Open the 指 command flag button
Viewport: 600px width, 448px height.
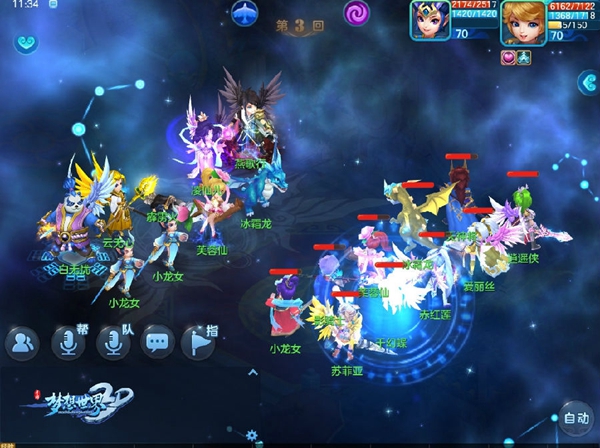199,343
